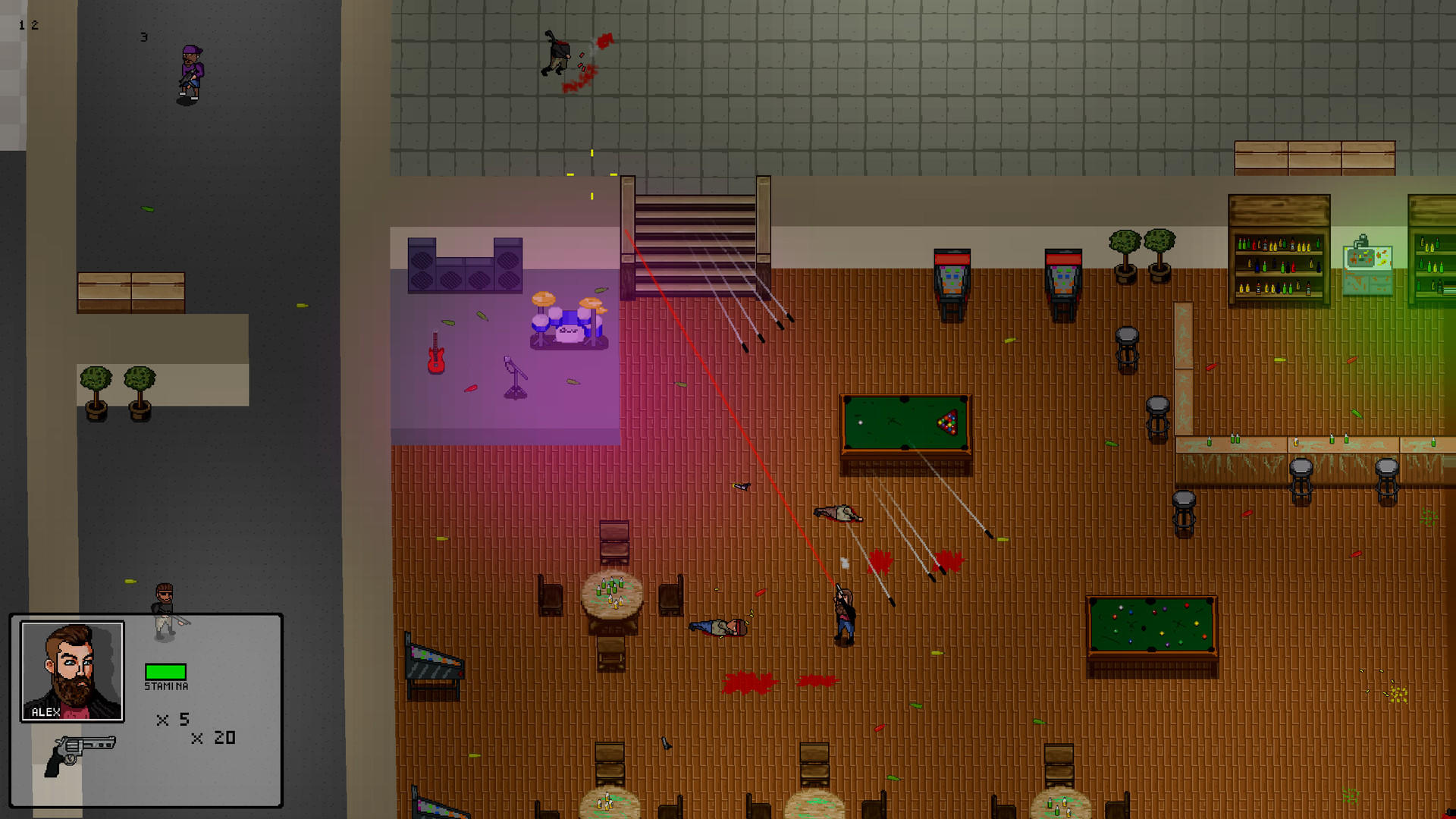Click the stamina bar indicator
1456x819 pixels.
[165, 670]
